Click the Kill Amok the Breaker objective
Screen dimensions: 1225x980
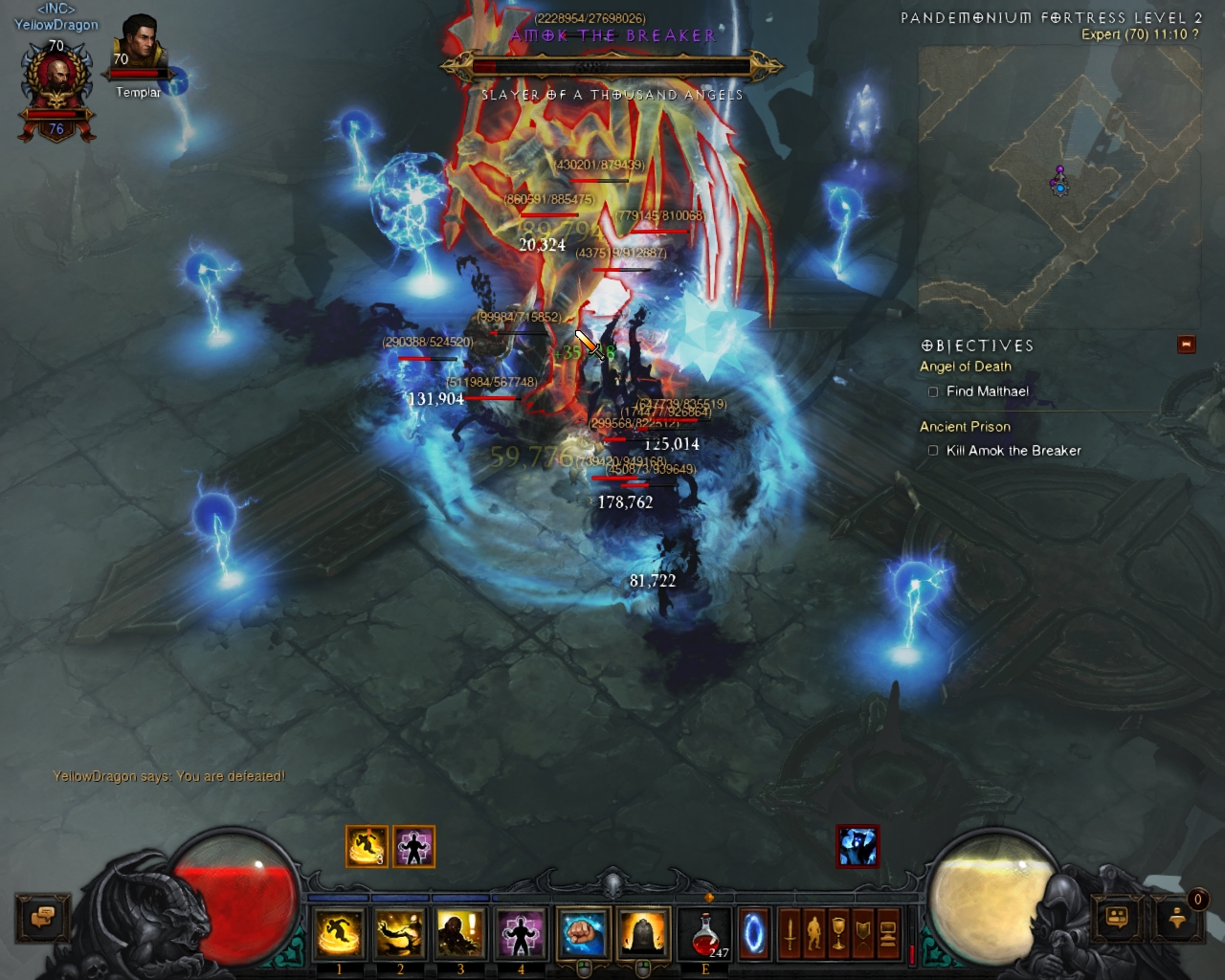click(1013, 451)
